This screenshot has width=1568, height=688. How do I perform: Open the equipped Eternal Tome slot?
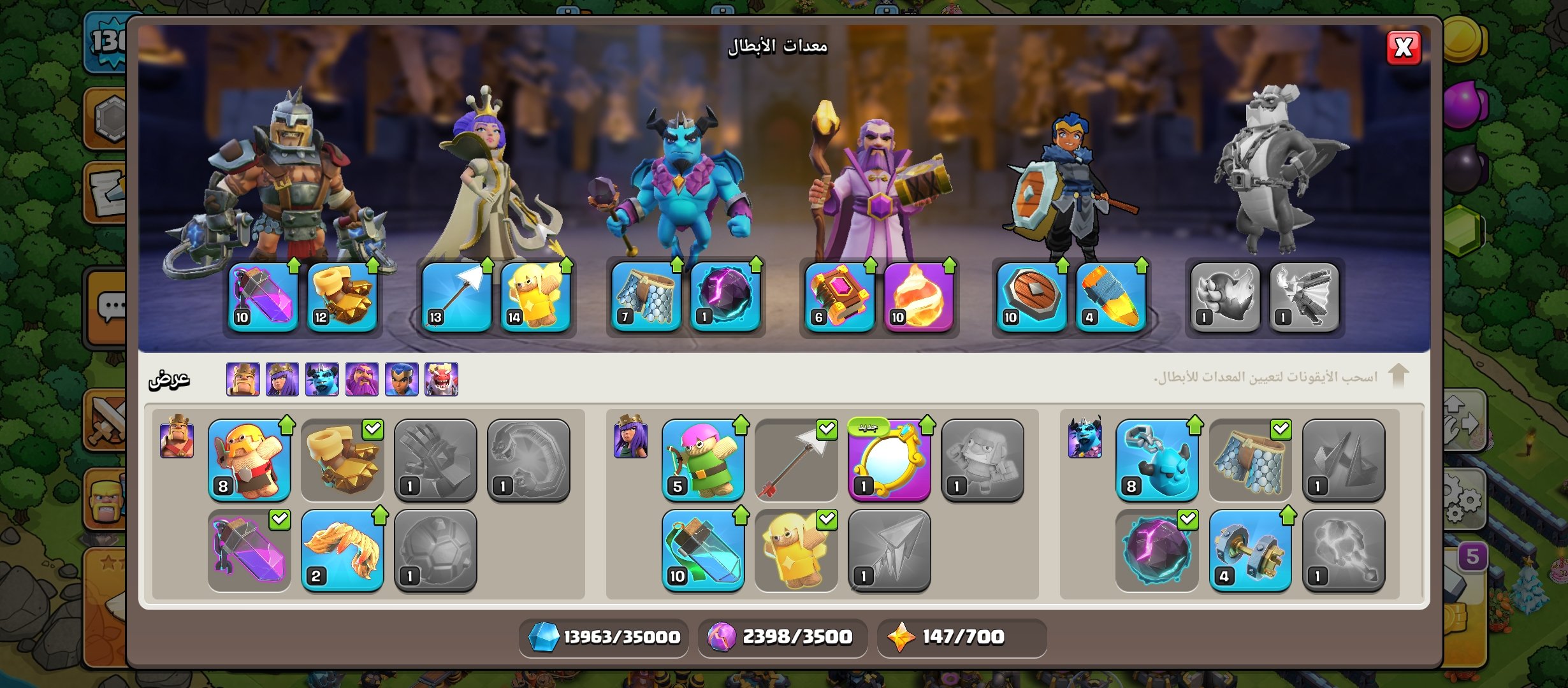tap(839, 297)
